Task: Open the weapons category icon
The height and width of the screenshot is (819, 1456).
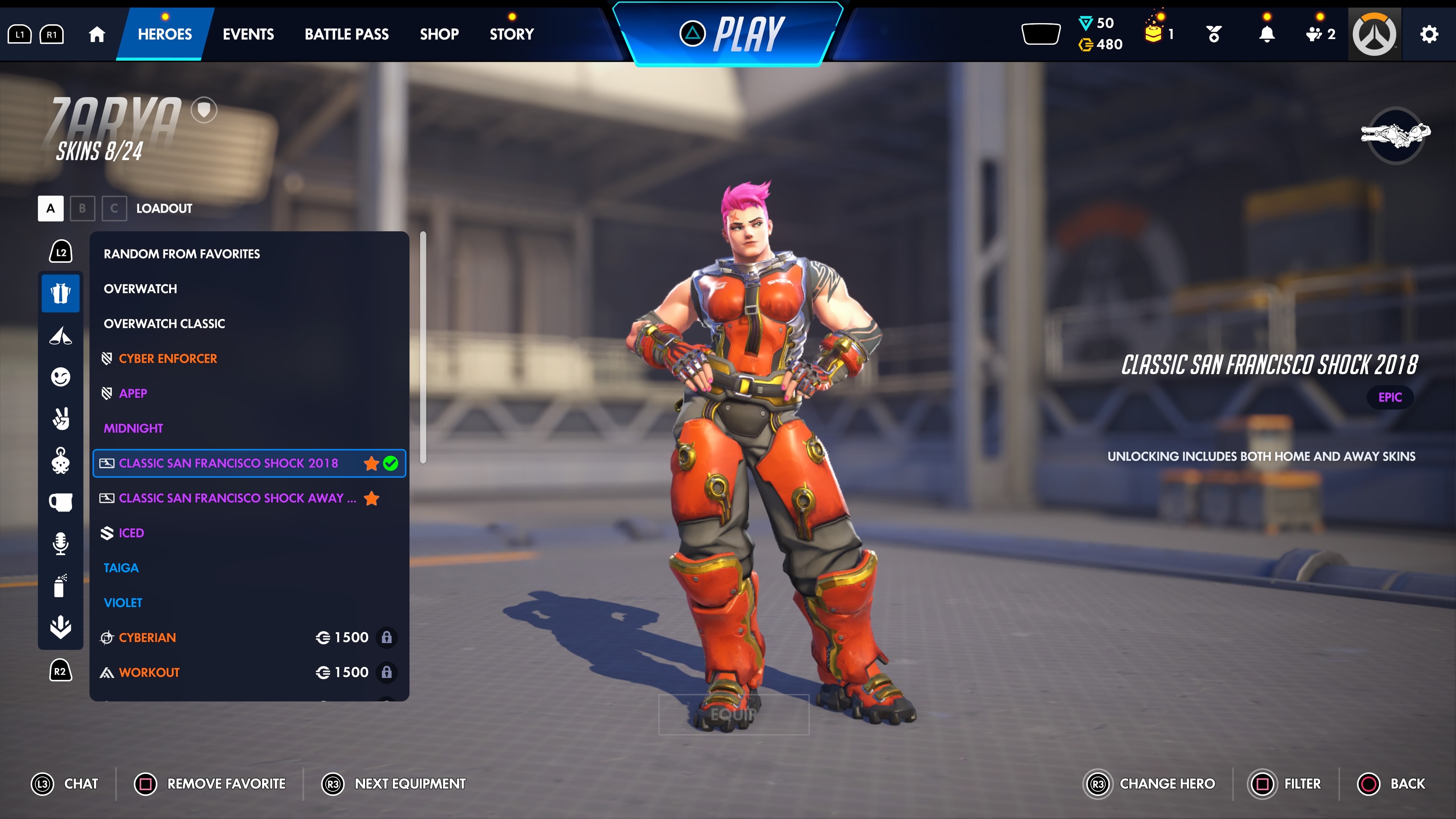Action: tap(61, 335)
